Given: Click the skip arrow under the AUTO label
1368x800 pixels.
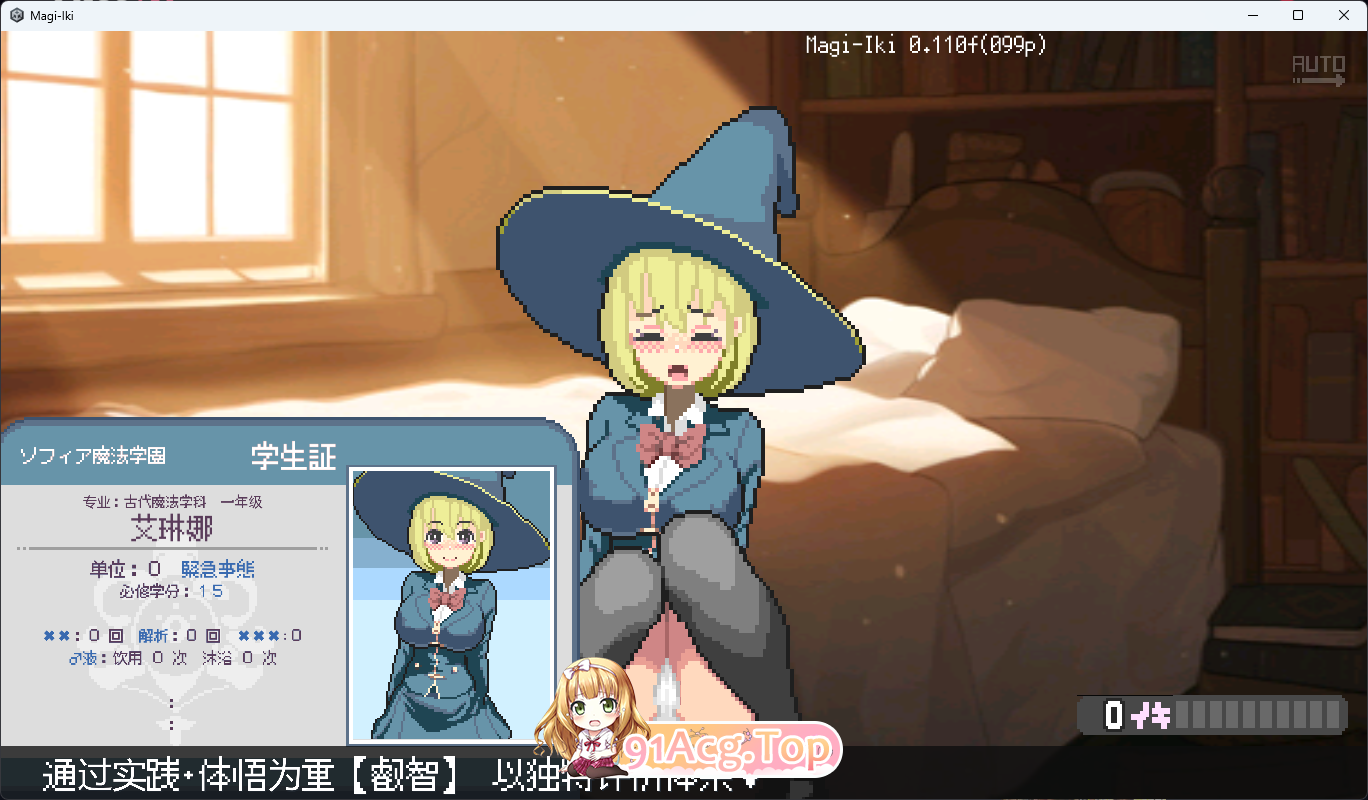Looking at the screenshot, I should tap(1318, 82).
